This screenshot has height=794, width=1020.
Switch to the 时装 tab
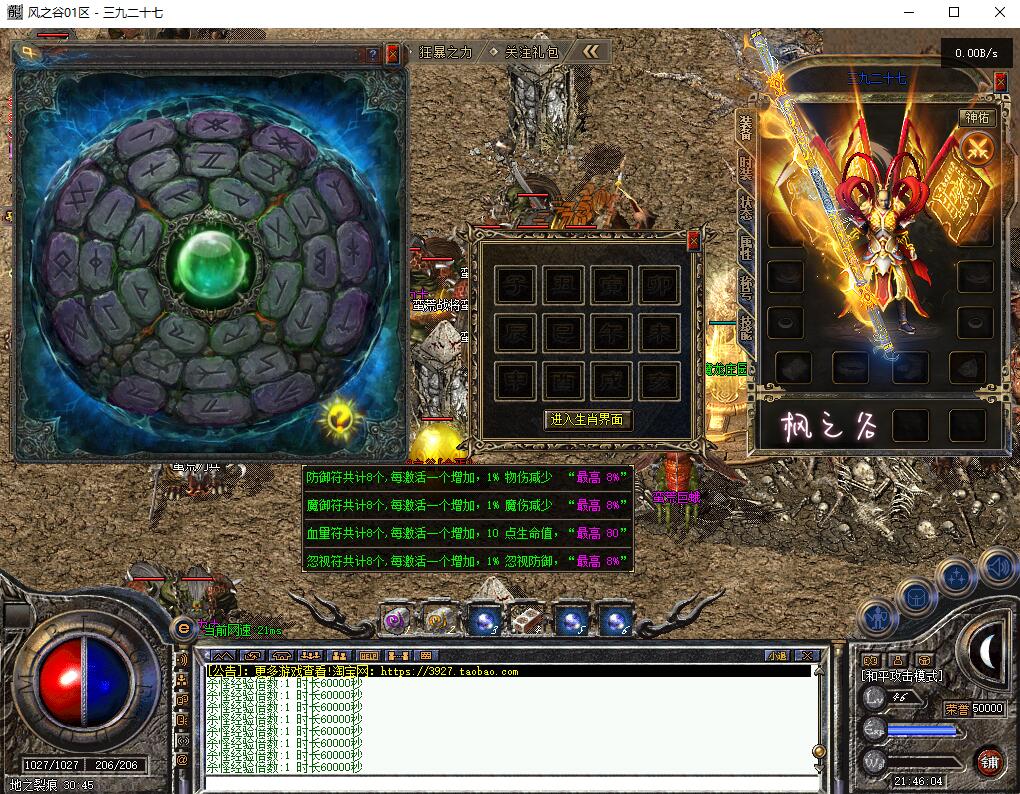tap(745, 169)
